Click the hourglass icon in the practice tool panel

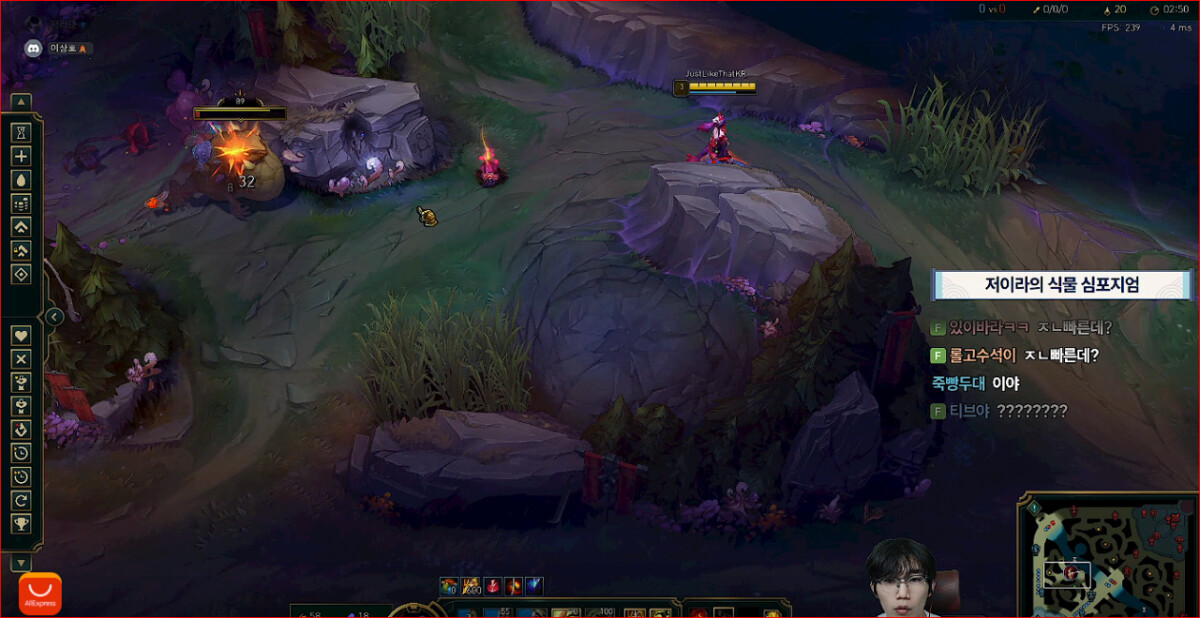(x=21, y=132)
